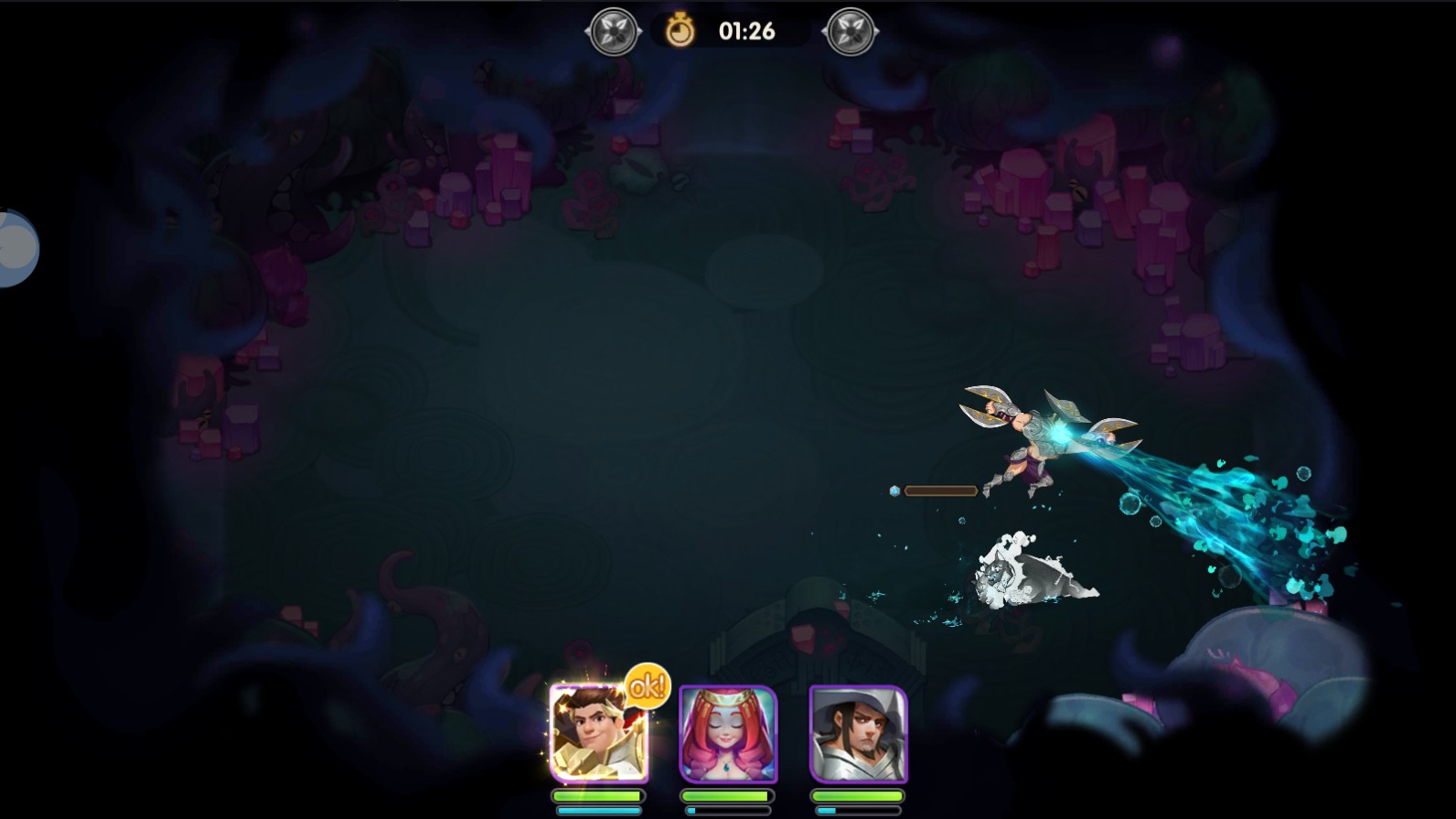Activate the golden-armored hero's ready ultimate
The image size is (1456, 819).
[x=599, y=733]
